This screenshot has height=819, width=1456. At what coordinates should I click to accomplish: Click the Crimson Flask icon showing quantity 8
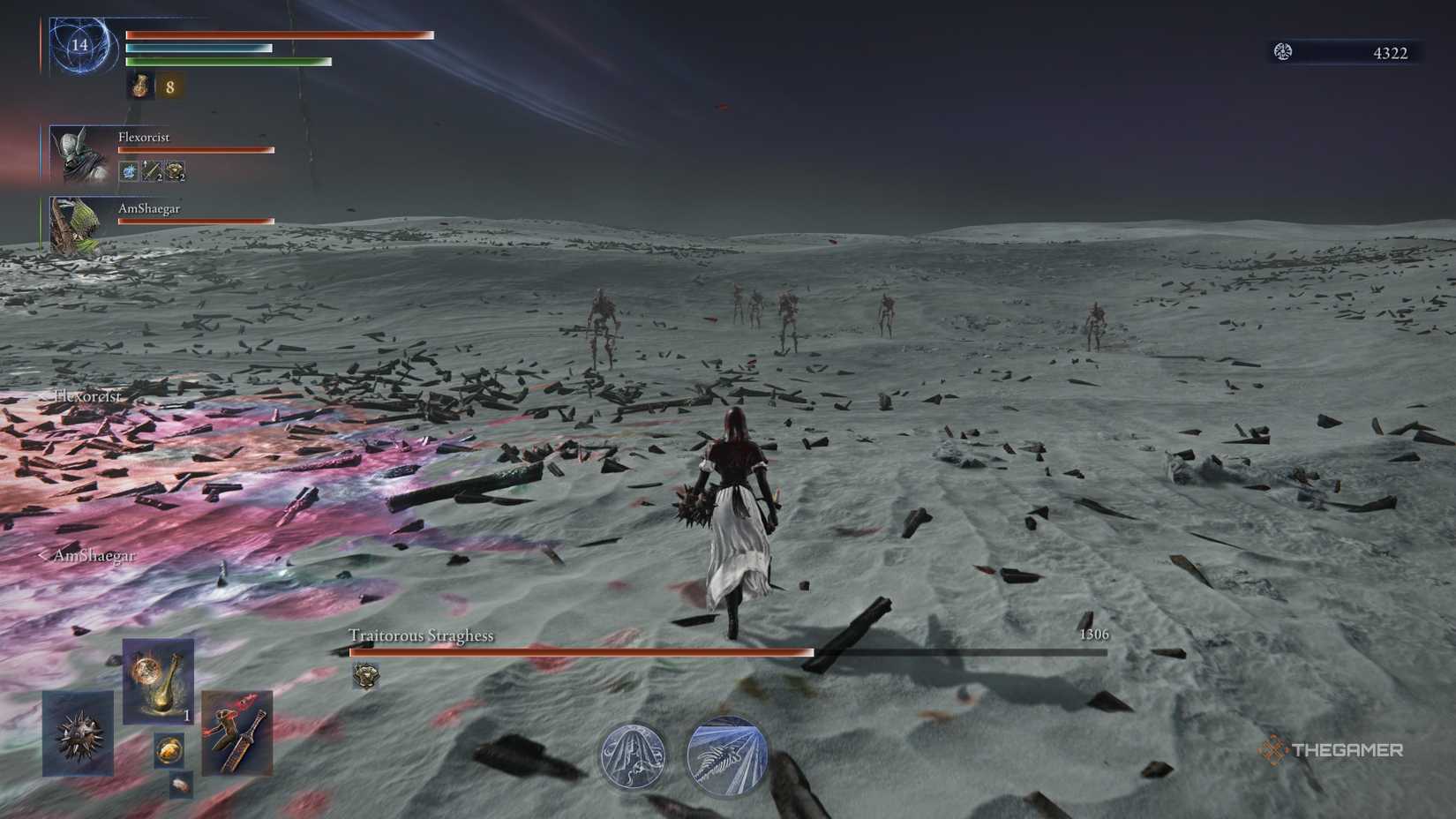tap(141, 88)
